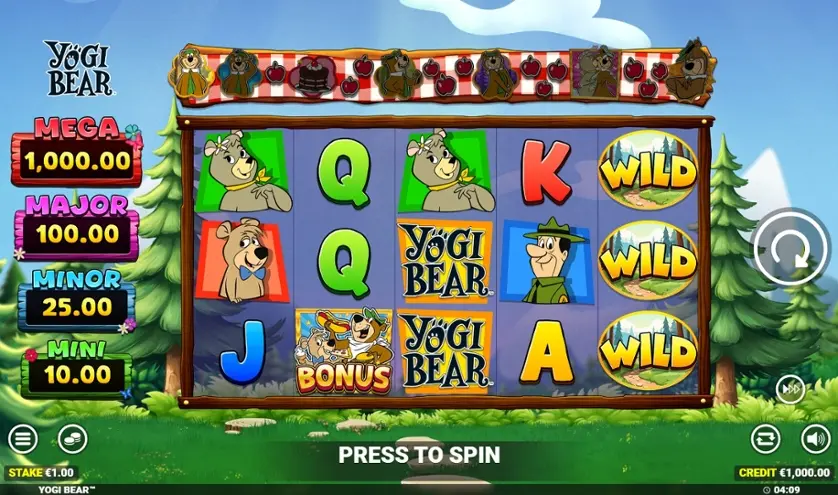Toggle turbo spin fast-forward button

coord(790,389)
